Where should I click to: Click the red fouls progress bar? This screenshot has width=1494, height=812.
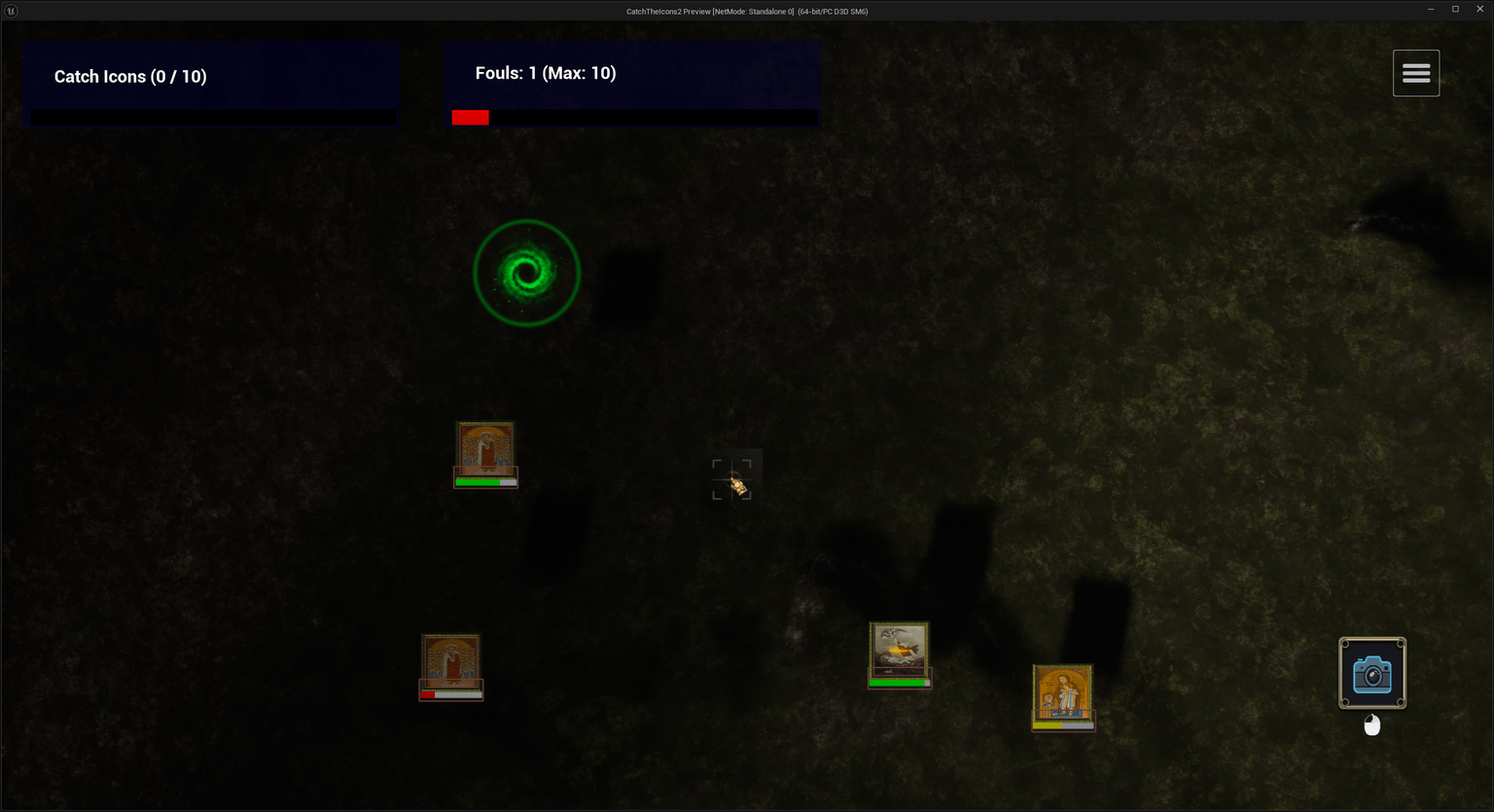pyautogui.click(x=470, y=117)
